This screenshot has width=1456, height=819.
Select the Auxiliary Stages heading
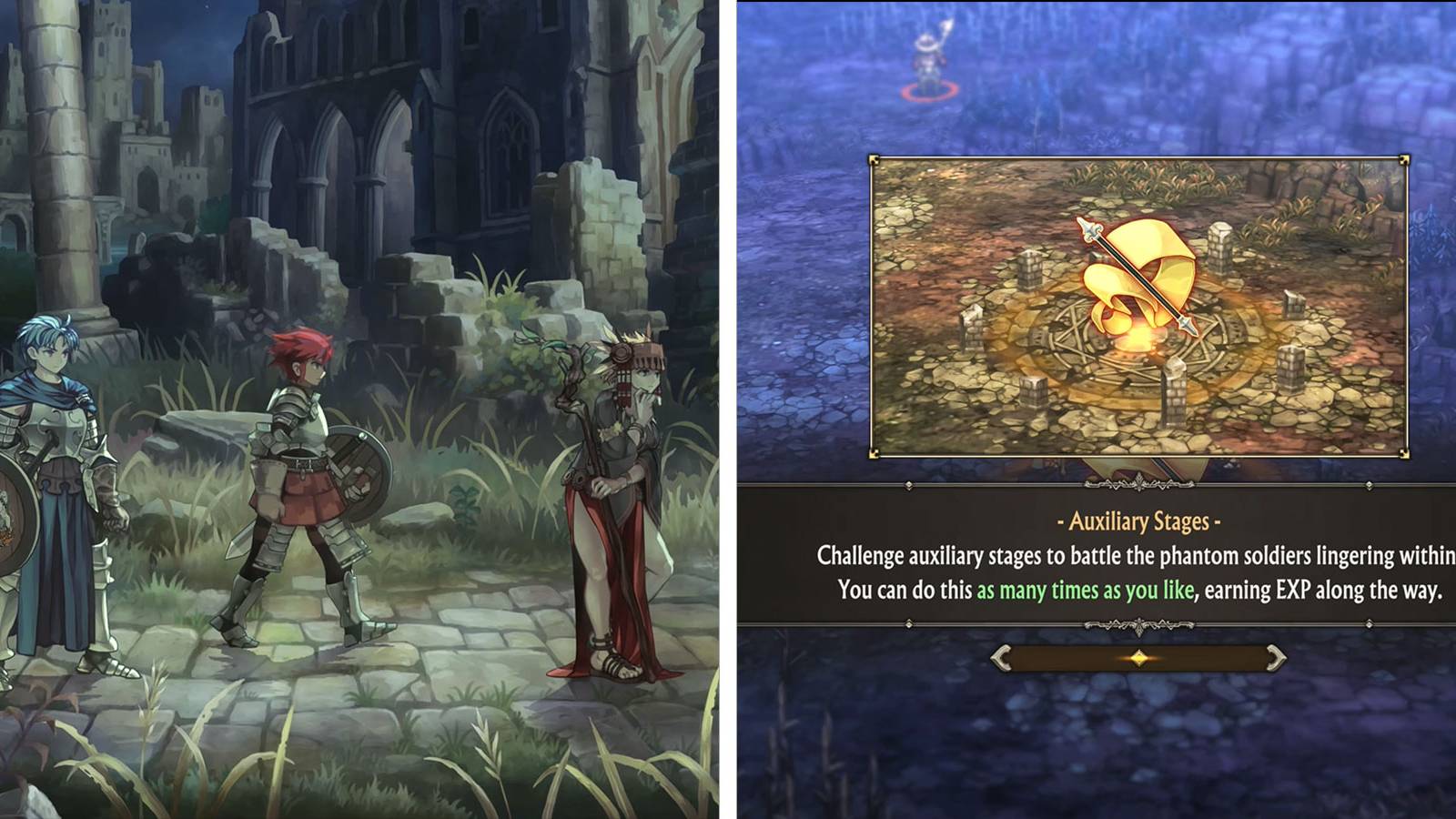click(1137, 523)
